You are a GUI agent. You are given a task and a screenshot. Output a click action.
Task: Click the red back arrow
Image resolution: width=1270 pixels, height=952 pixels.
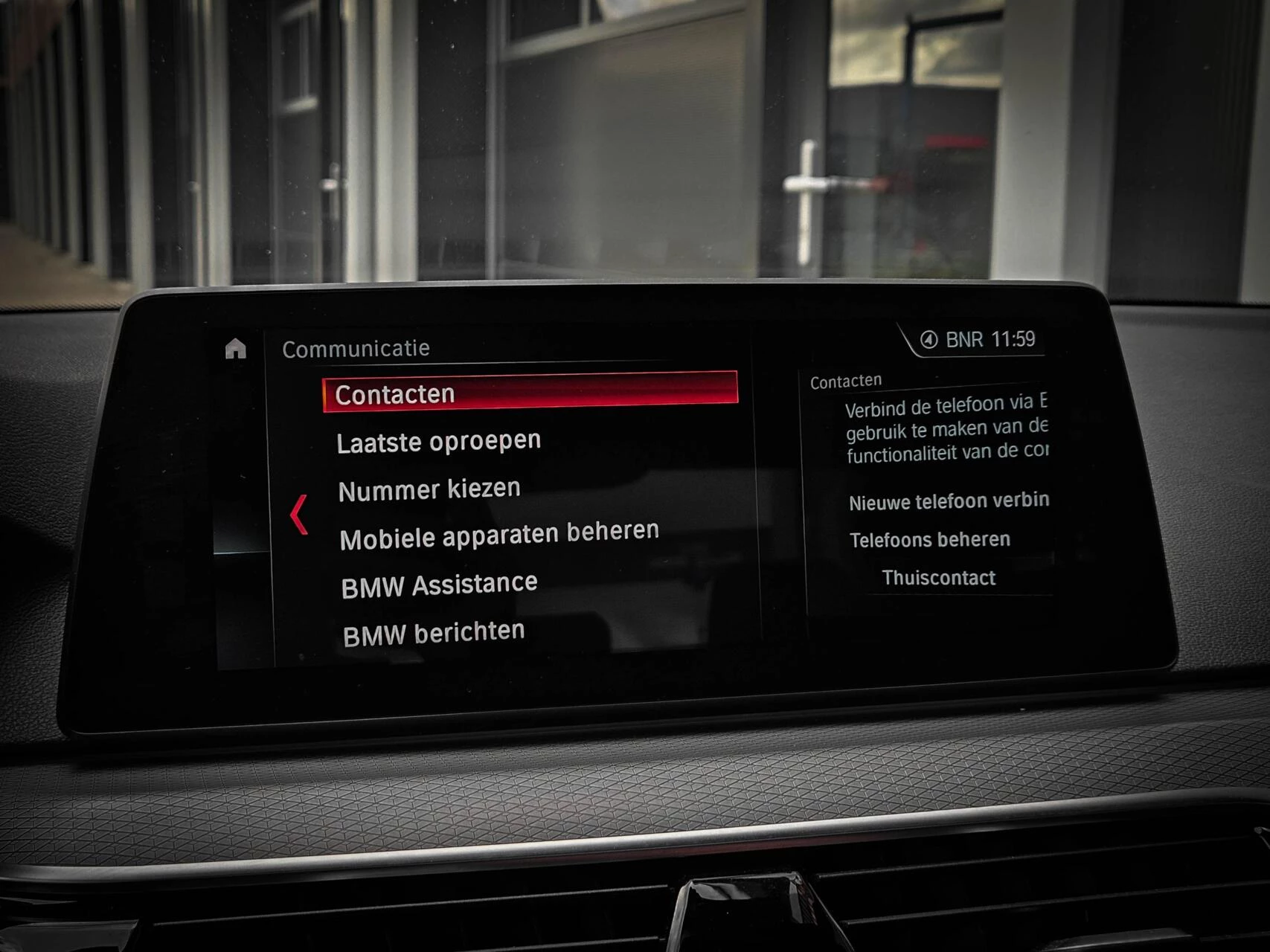tap(299, 515)
